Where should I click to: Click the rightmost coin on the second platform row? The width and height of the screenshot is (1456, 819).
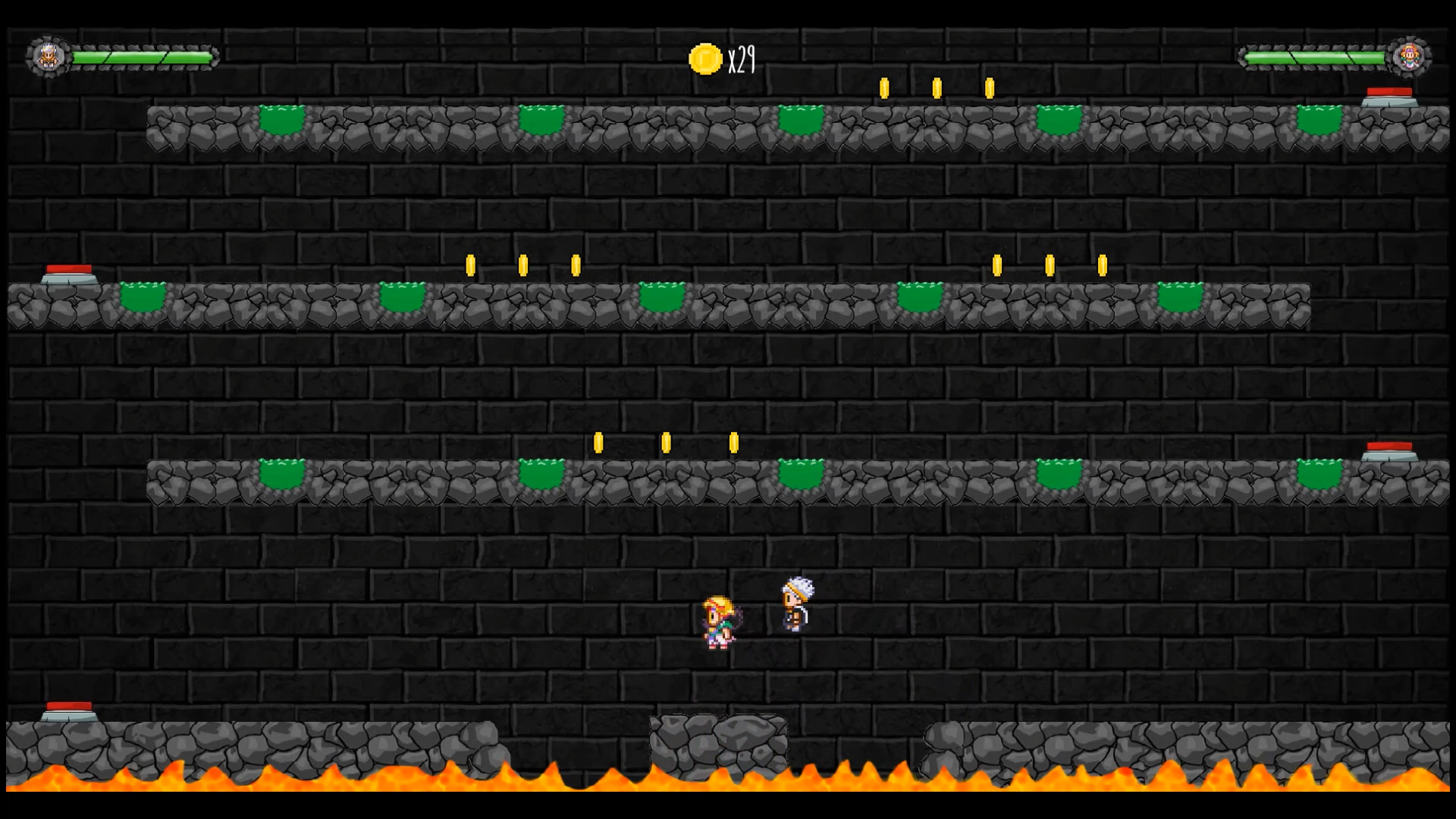pyautogui.click(x=1101, y=264)
